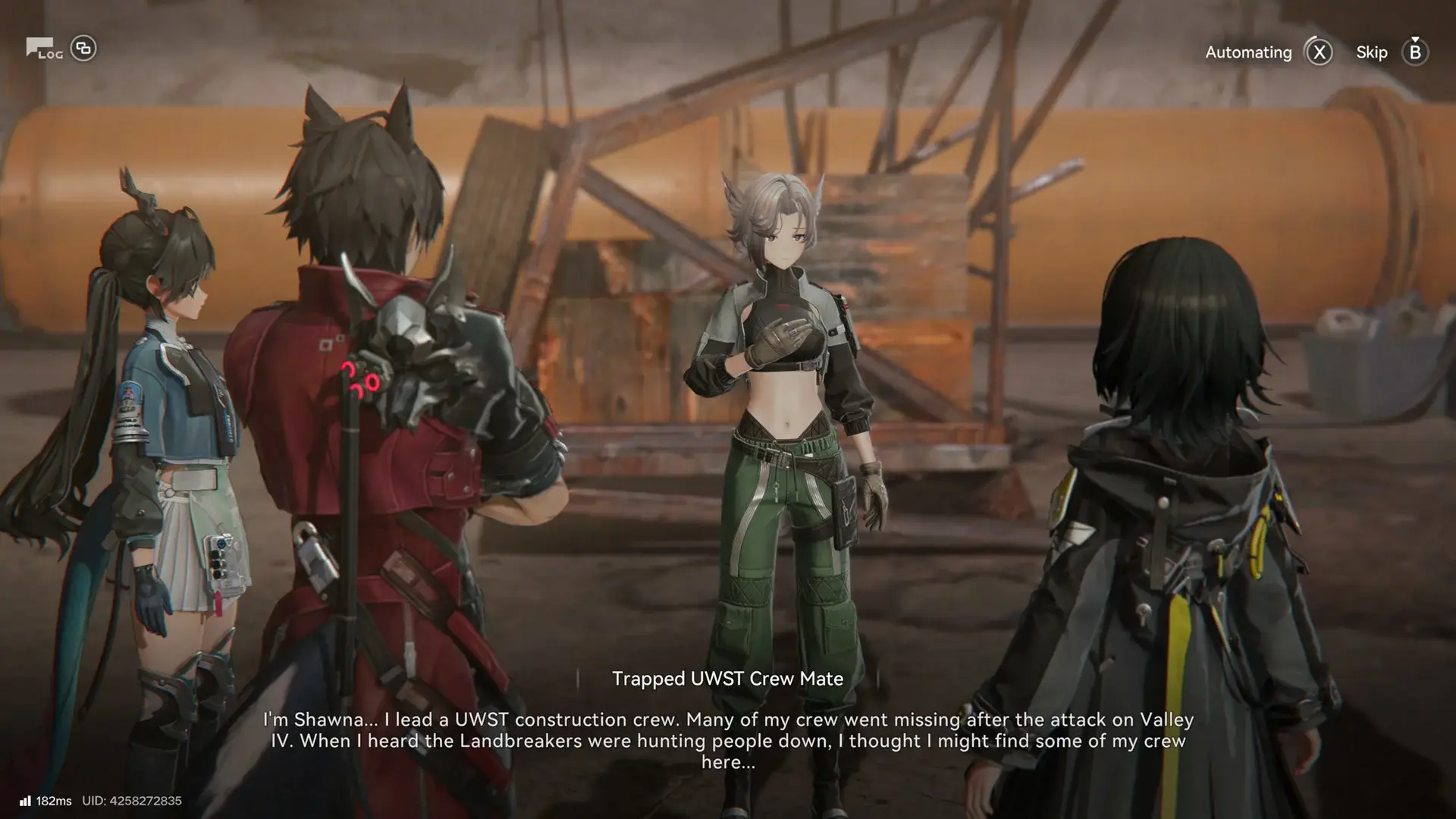Toggle HUD visibility with the circled squares icon
1456x819 pixels.
[85, 49]
